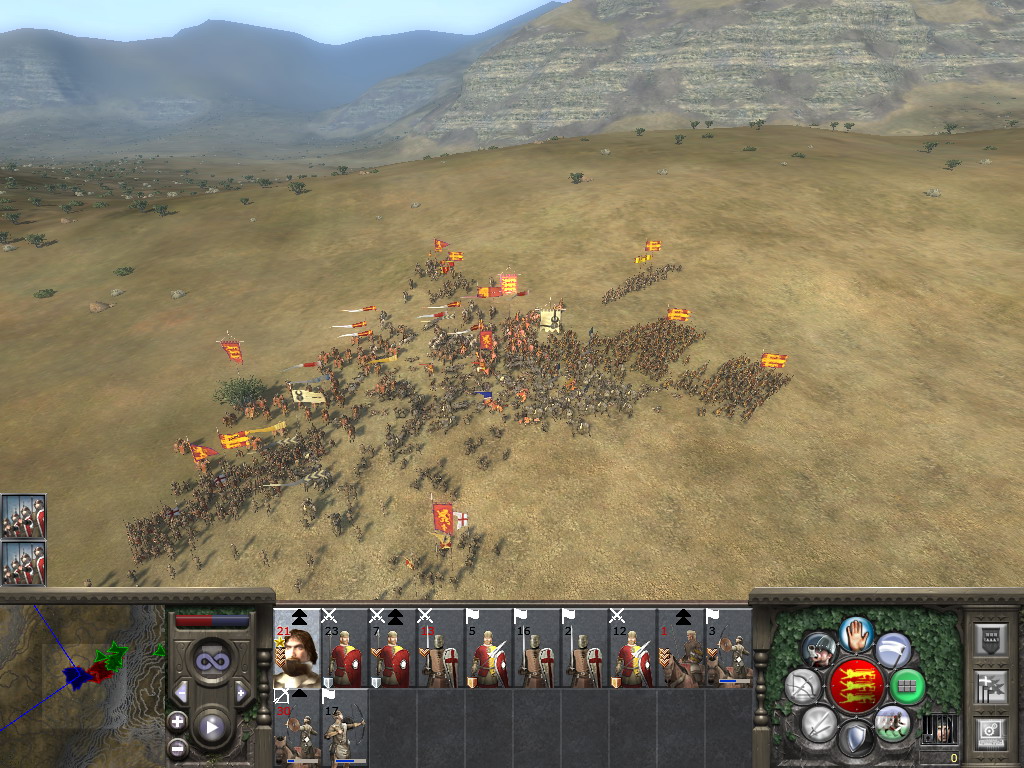Open the green group formations button
The image size is (1024, 768).
[x=907, y=687]
